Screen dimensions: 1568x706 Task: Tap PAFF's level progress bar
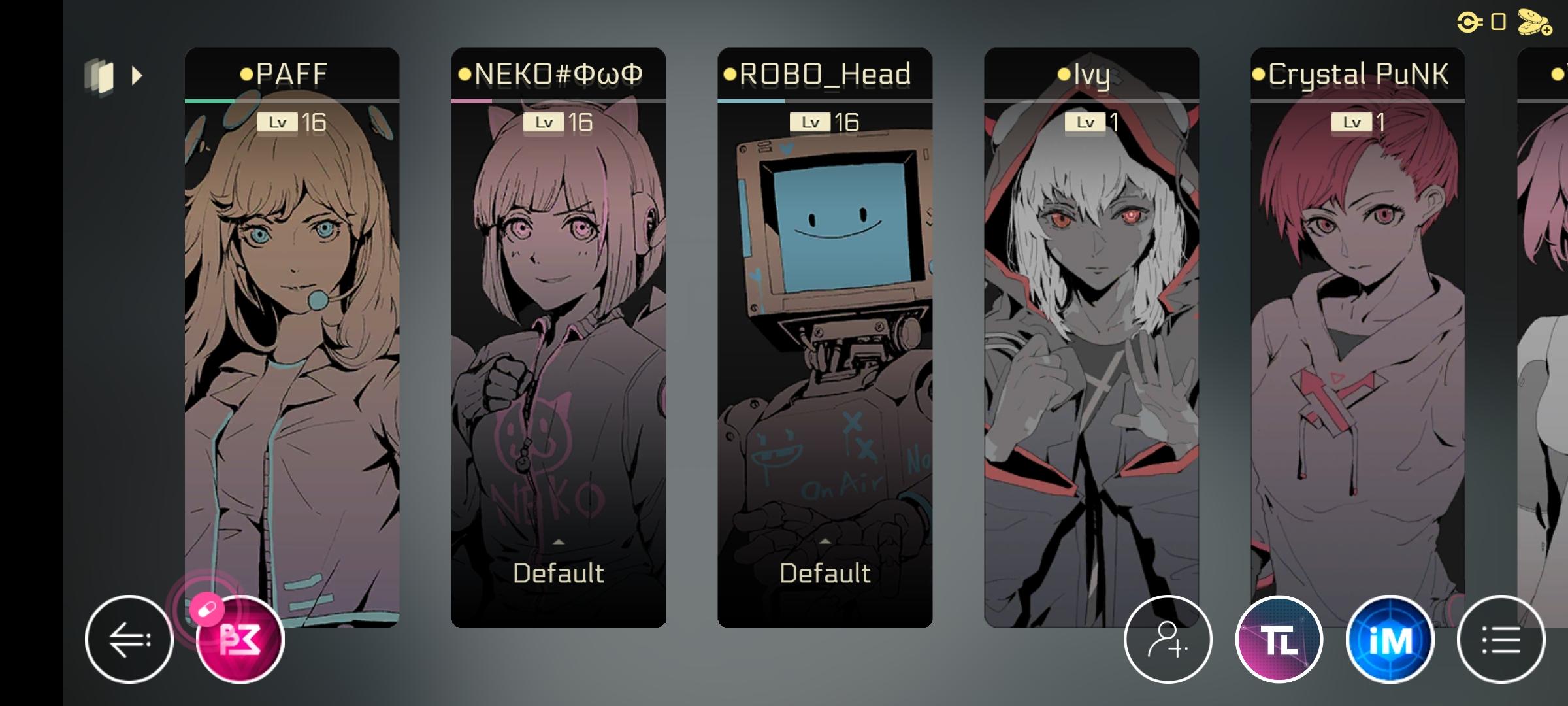(292, 101)
